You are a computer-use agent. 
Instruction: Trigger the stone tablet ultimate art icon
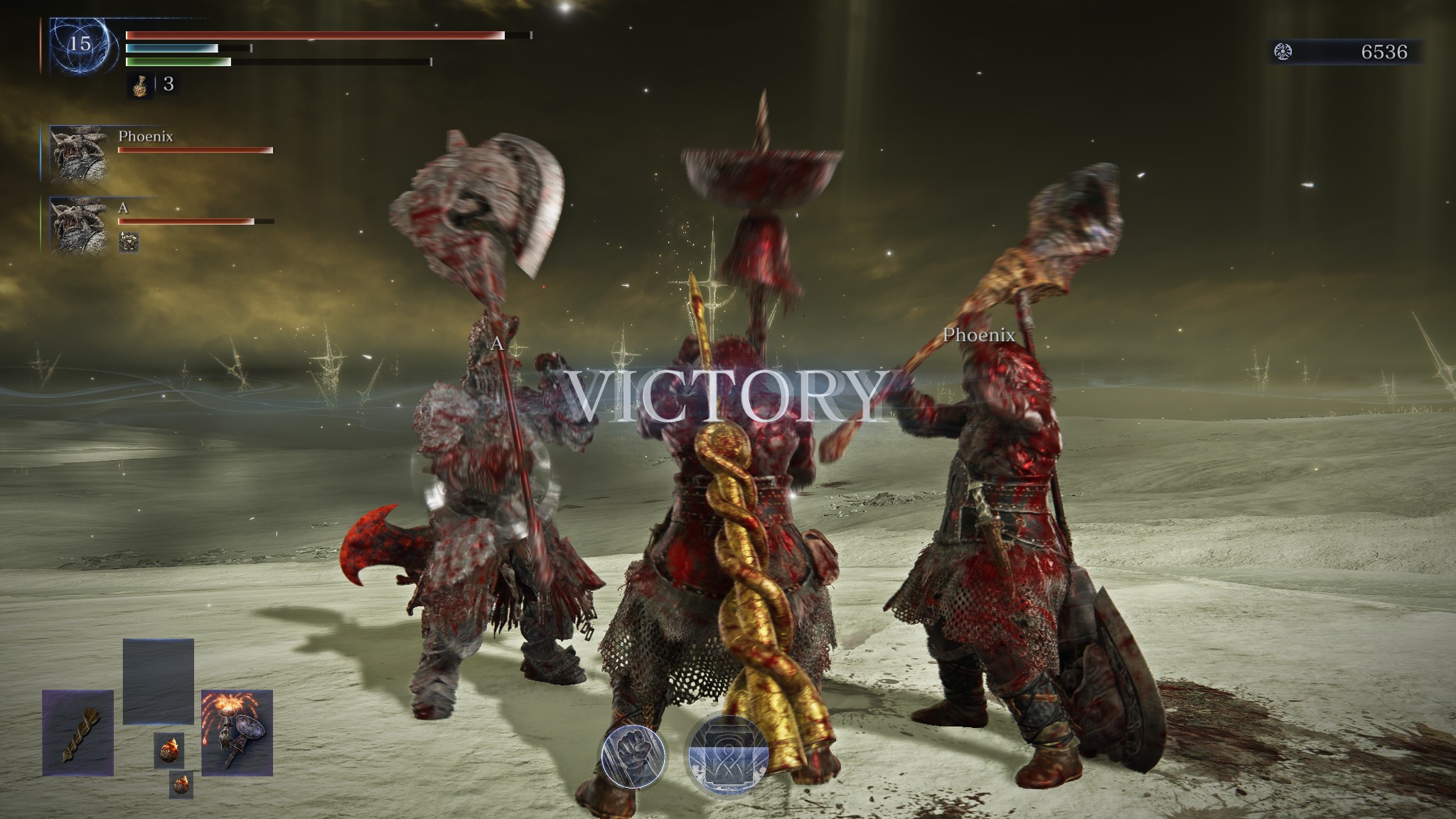(x=727, y=756)
